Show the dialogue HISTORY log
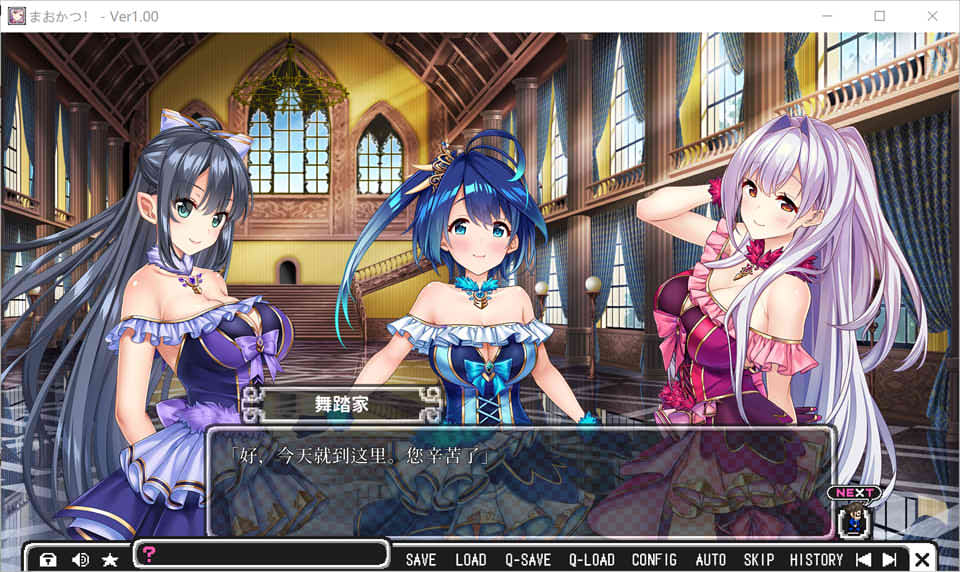Image resolution: width=960 pixels, height=572 pixels. pos(817,560)
